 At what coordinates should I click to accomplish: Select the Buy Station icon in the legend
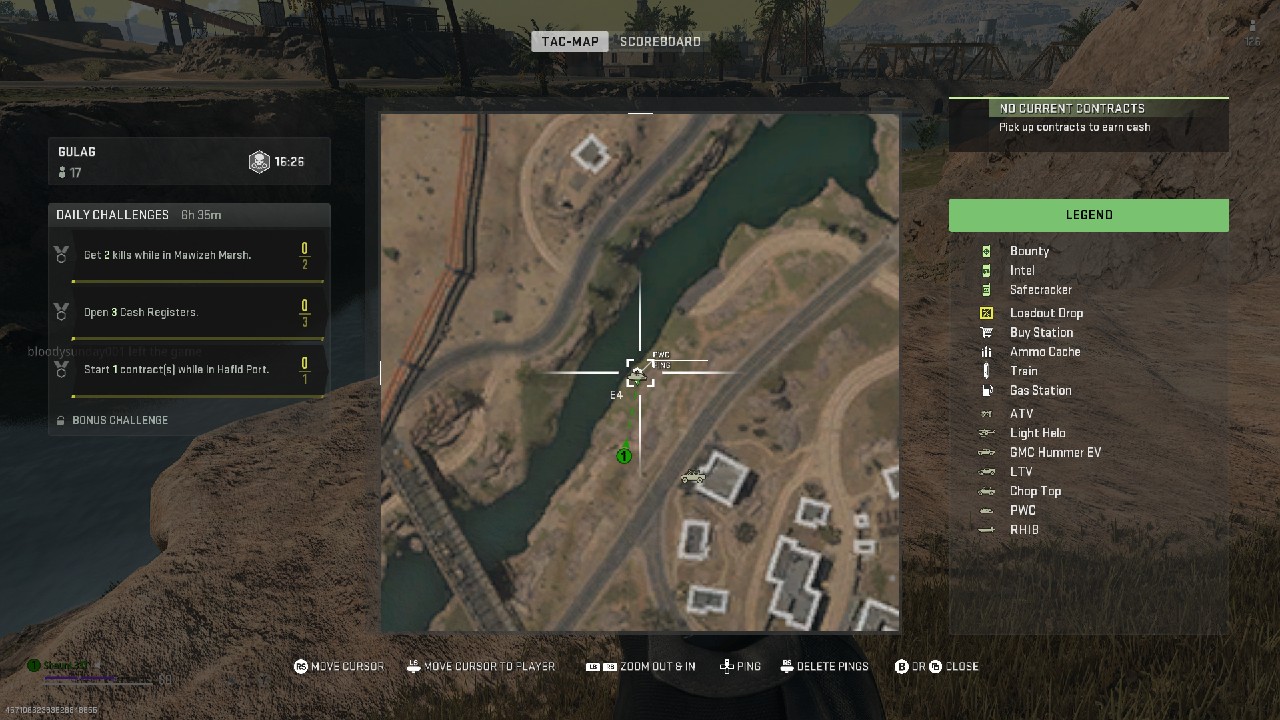click(x=988, y=332)
